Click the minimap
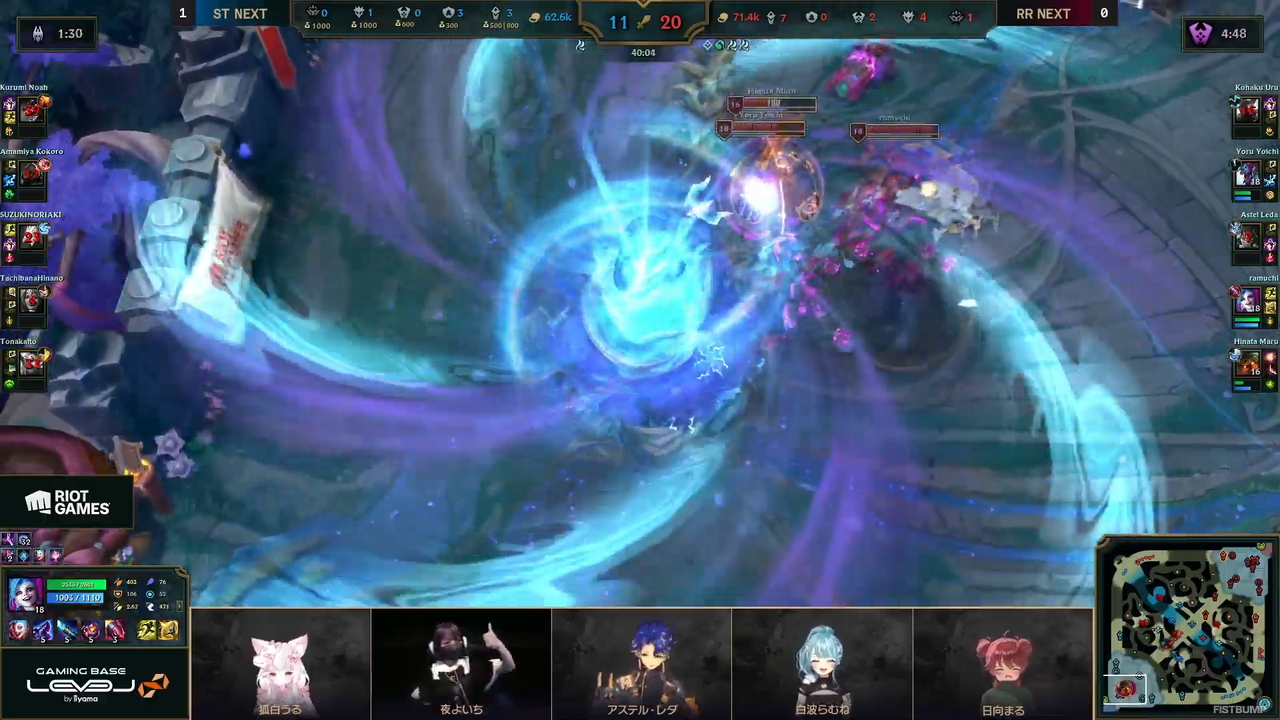 pos(1186,627)
